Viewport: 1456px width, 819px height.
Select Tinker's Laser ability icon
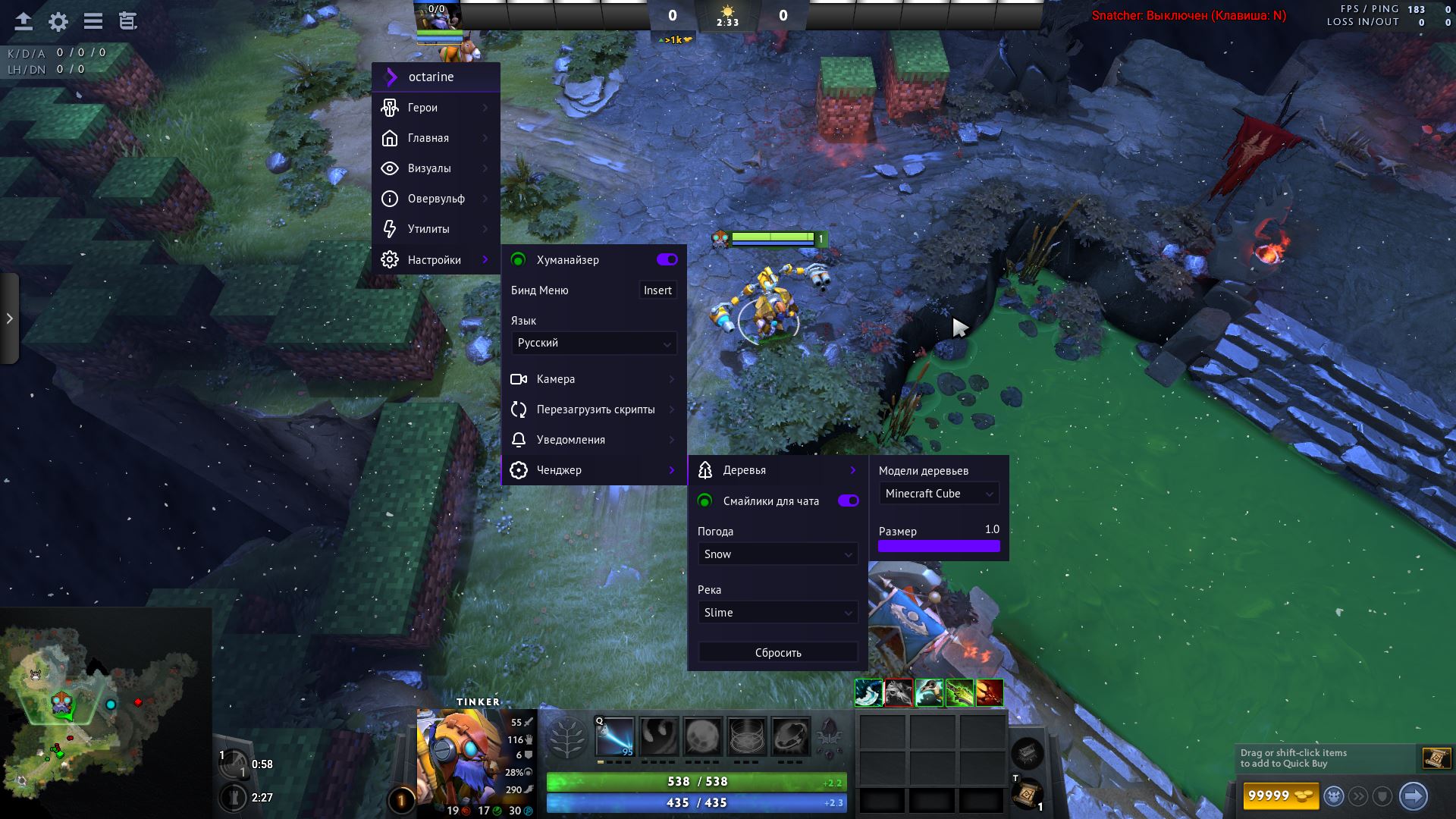(x=616, y=735)
